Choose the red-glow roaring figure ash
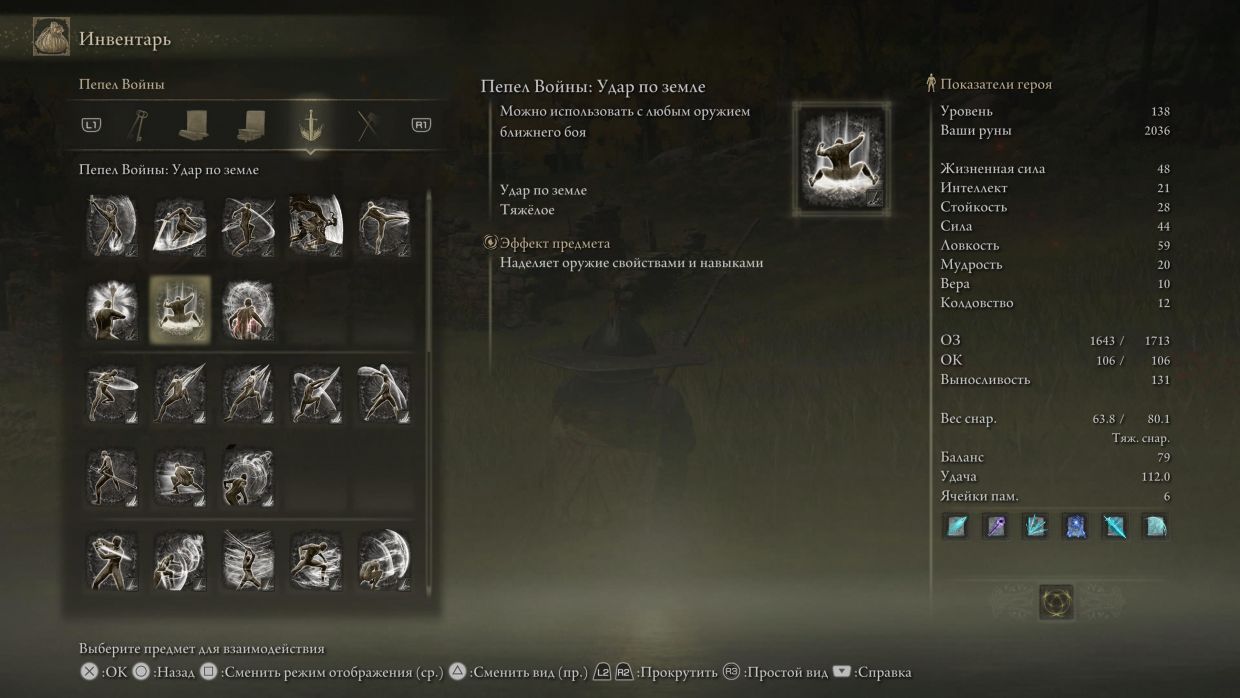 [248, 309]
